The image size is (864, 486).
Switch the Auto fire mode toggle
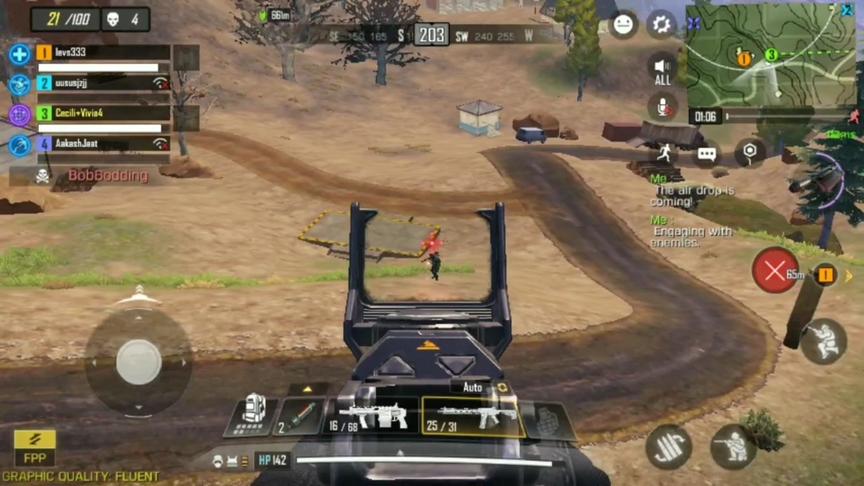tap(482, 387)
